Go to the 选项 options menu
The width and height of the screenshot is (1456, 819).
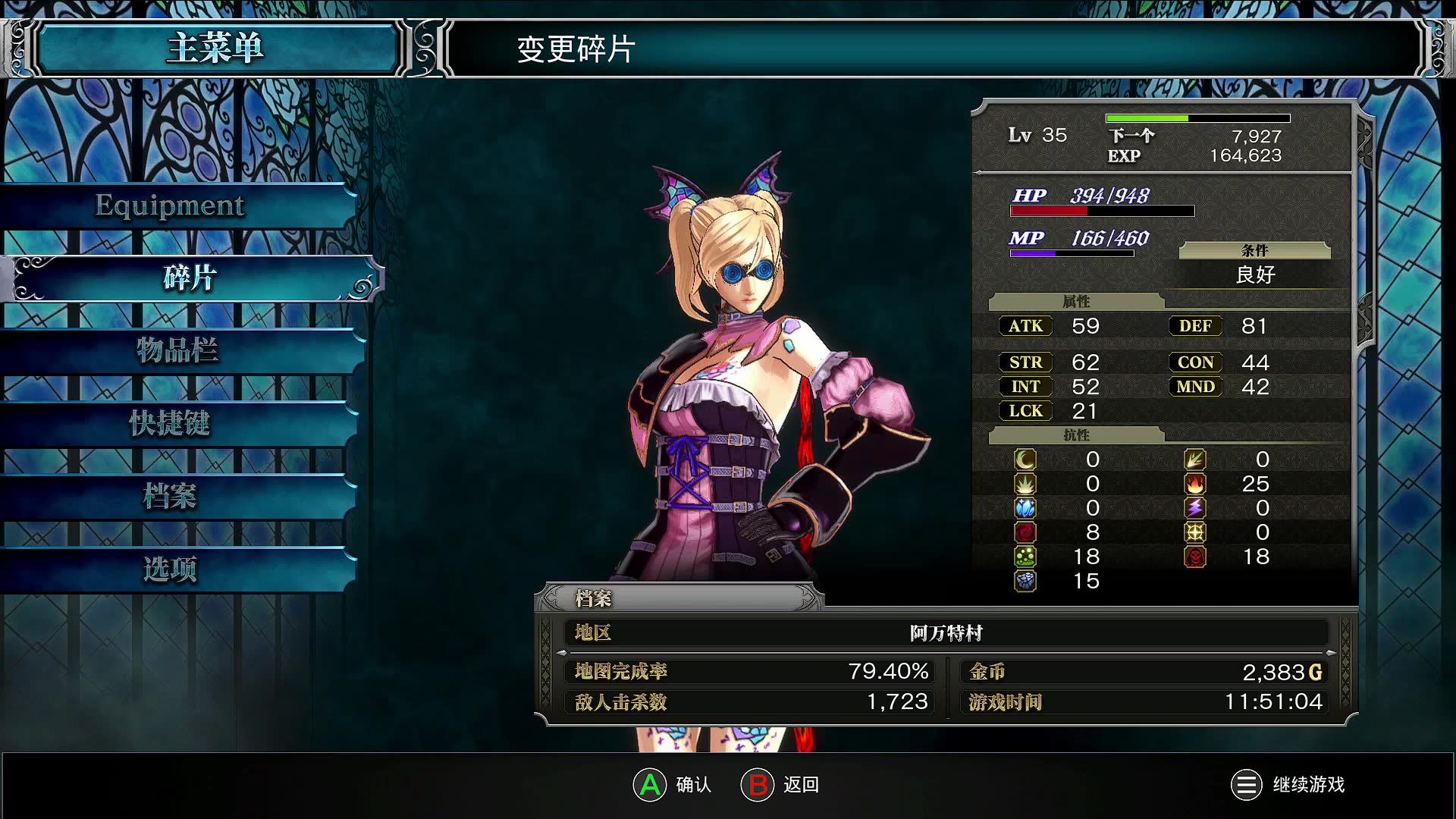pyautogui.click(x=170, y=569)
